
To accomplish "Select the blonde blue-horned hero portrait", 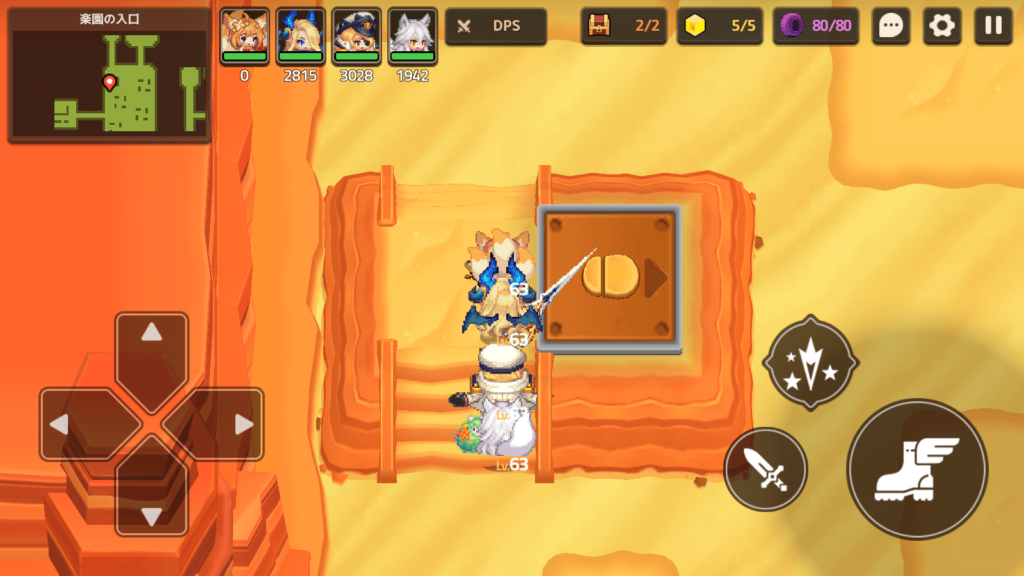I will (x=300, y=37).
